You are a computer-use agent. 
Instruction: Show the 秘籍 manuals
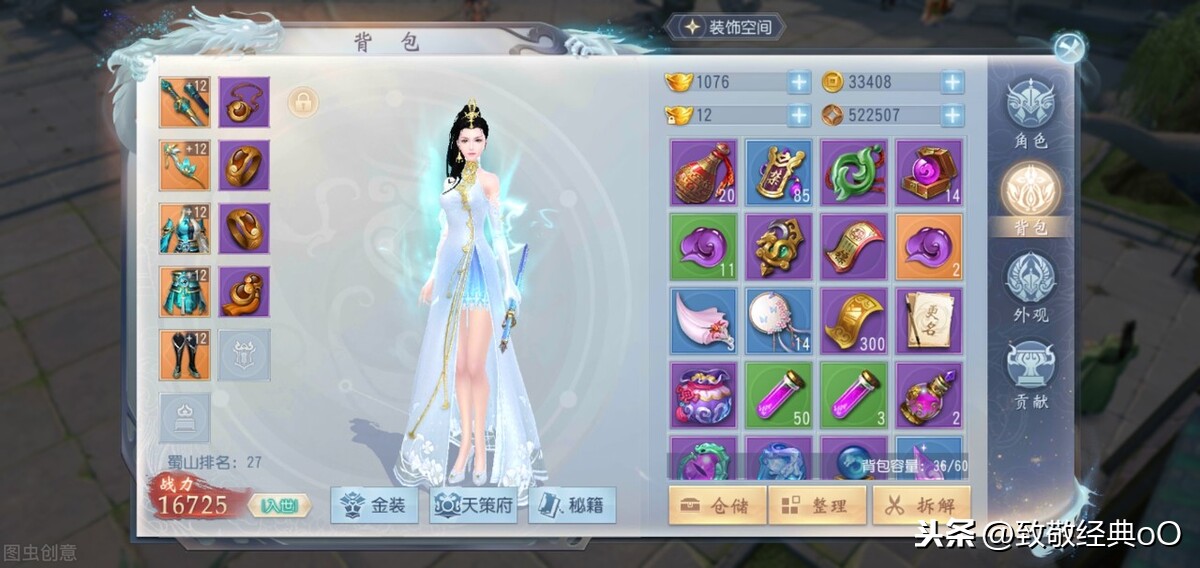pos(572,505)
